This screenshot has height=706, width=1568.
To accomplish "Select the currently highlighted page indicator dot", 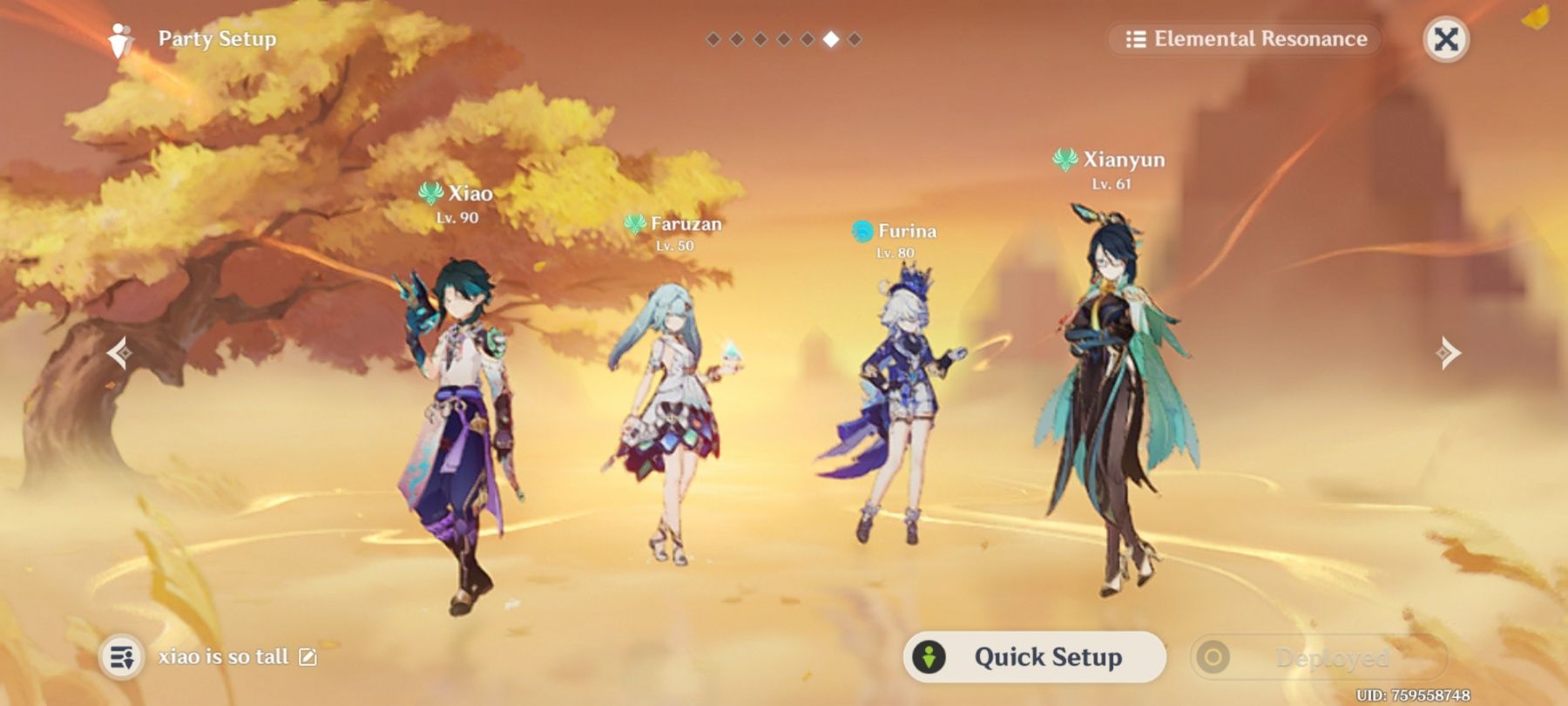I will (x=832, y=38).
